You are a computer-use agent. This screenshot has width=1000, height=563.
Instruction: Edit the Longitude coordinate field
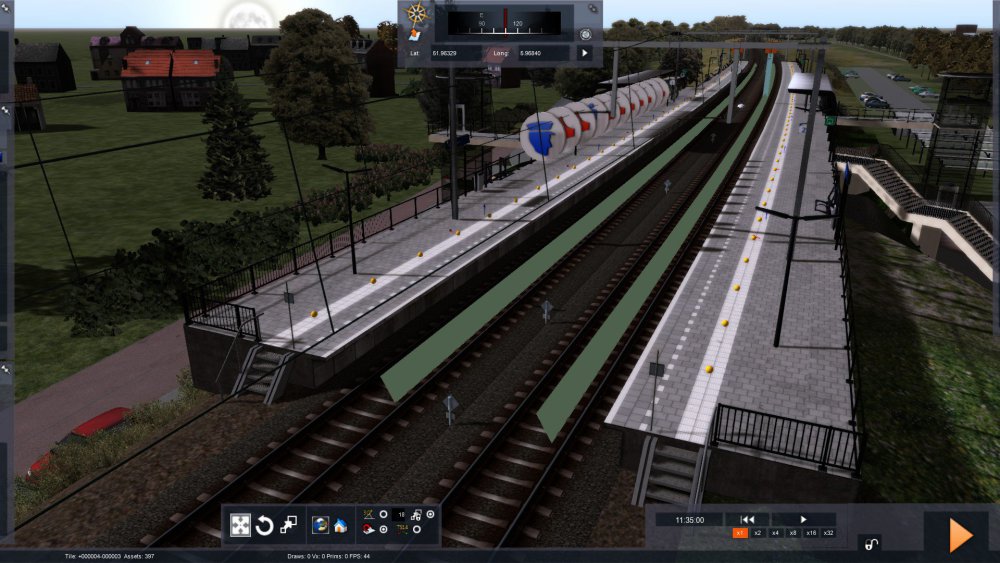tap(541, 52)
